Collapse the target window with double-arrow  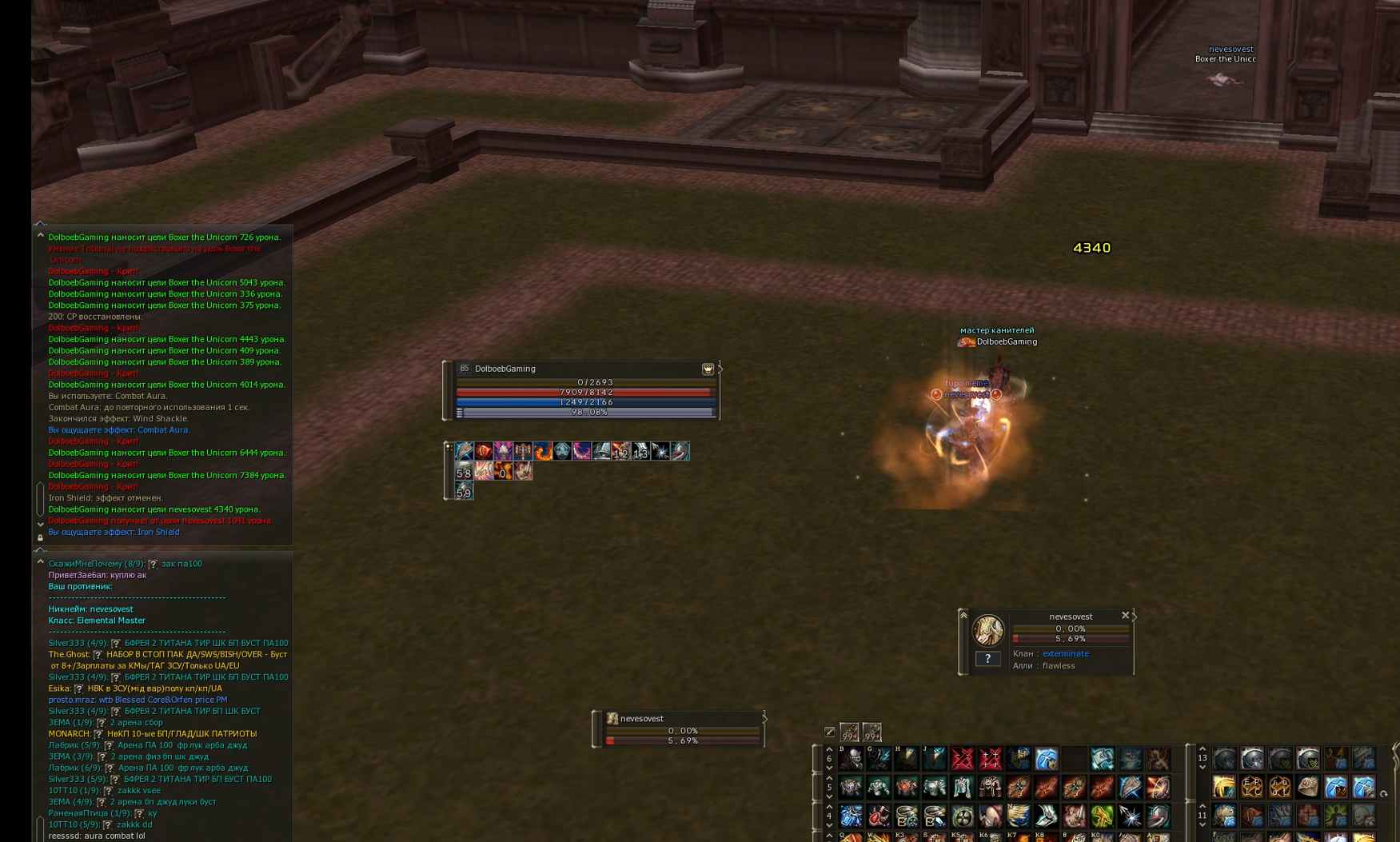(963, 615)
